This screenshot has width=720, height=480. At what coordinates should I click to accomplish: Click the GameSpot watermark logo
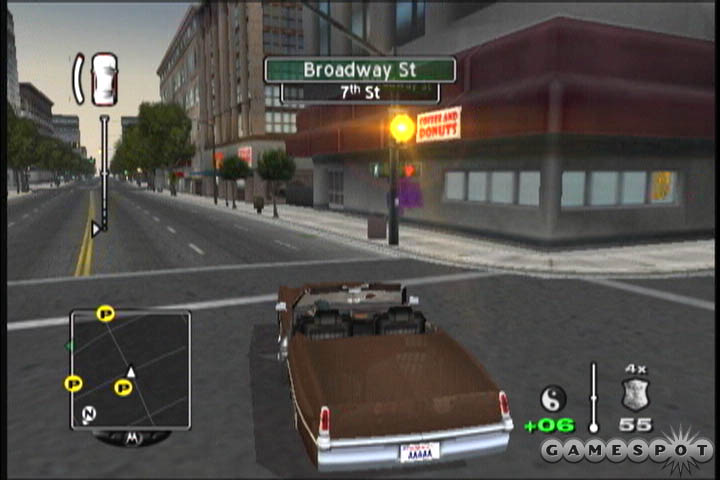point(627,450)
